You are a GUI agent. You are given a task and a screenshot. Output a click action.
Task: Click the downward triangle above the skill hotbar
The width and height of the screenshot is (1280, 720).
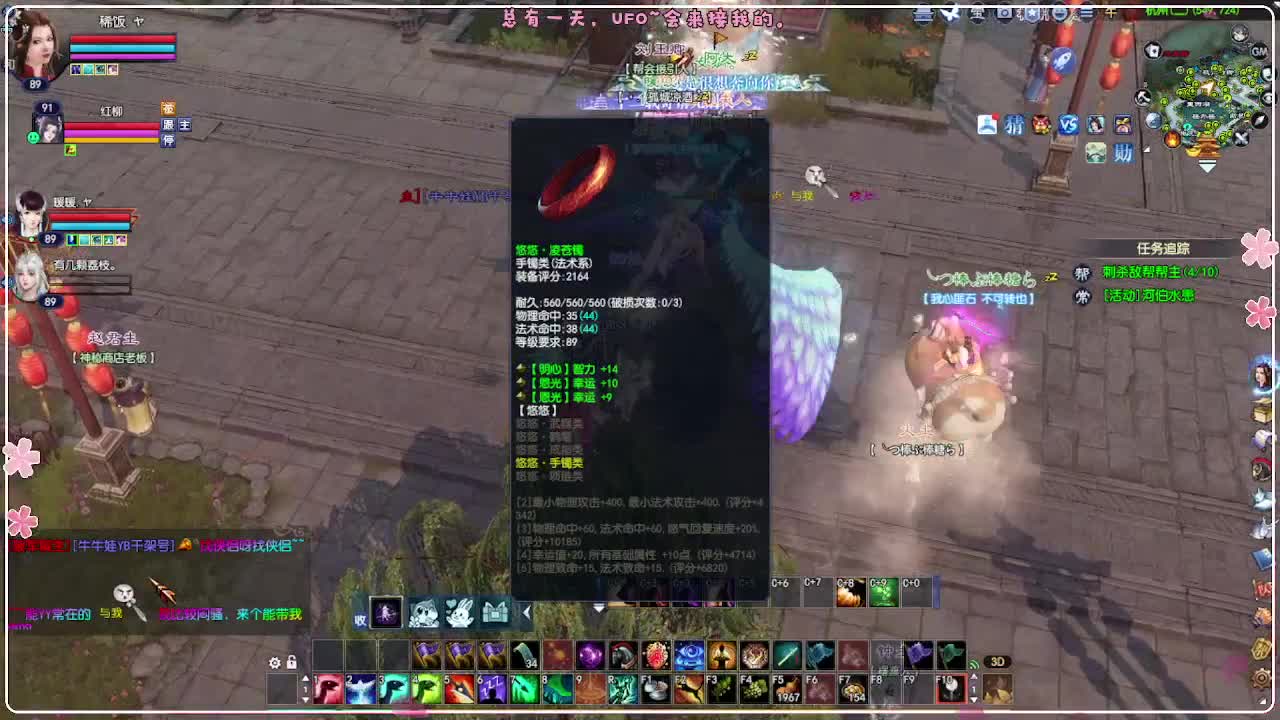tap(598, 607)
